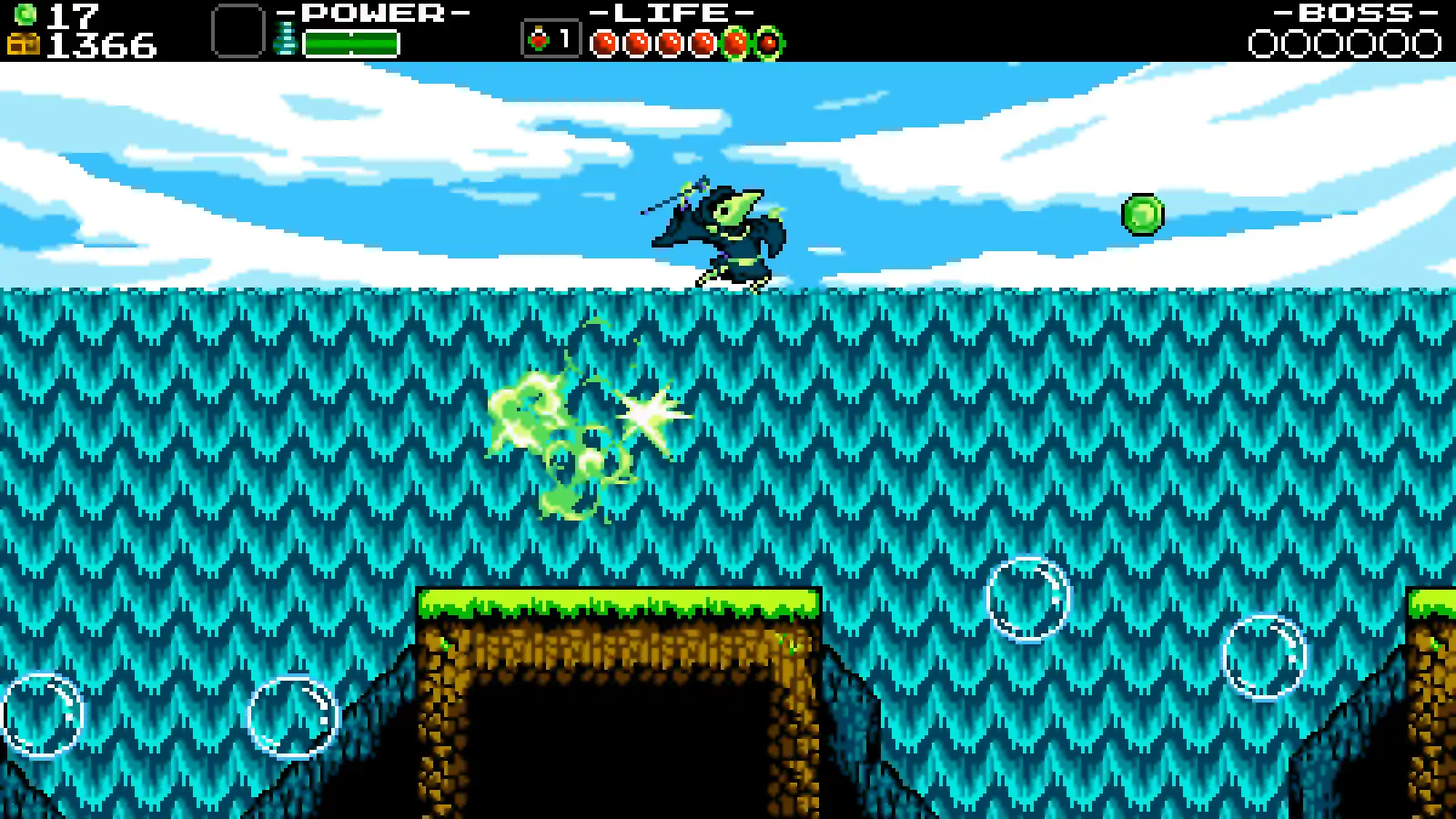
Task: Click the green POWER meter bar
Action: pos(350,40)
